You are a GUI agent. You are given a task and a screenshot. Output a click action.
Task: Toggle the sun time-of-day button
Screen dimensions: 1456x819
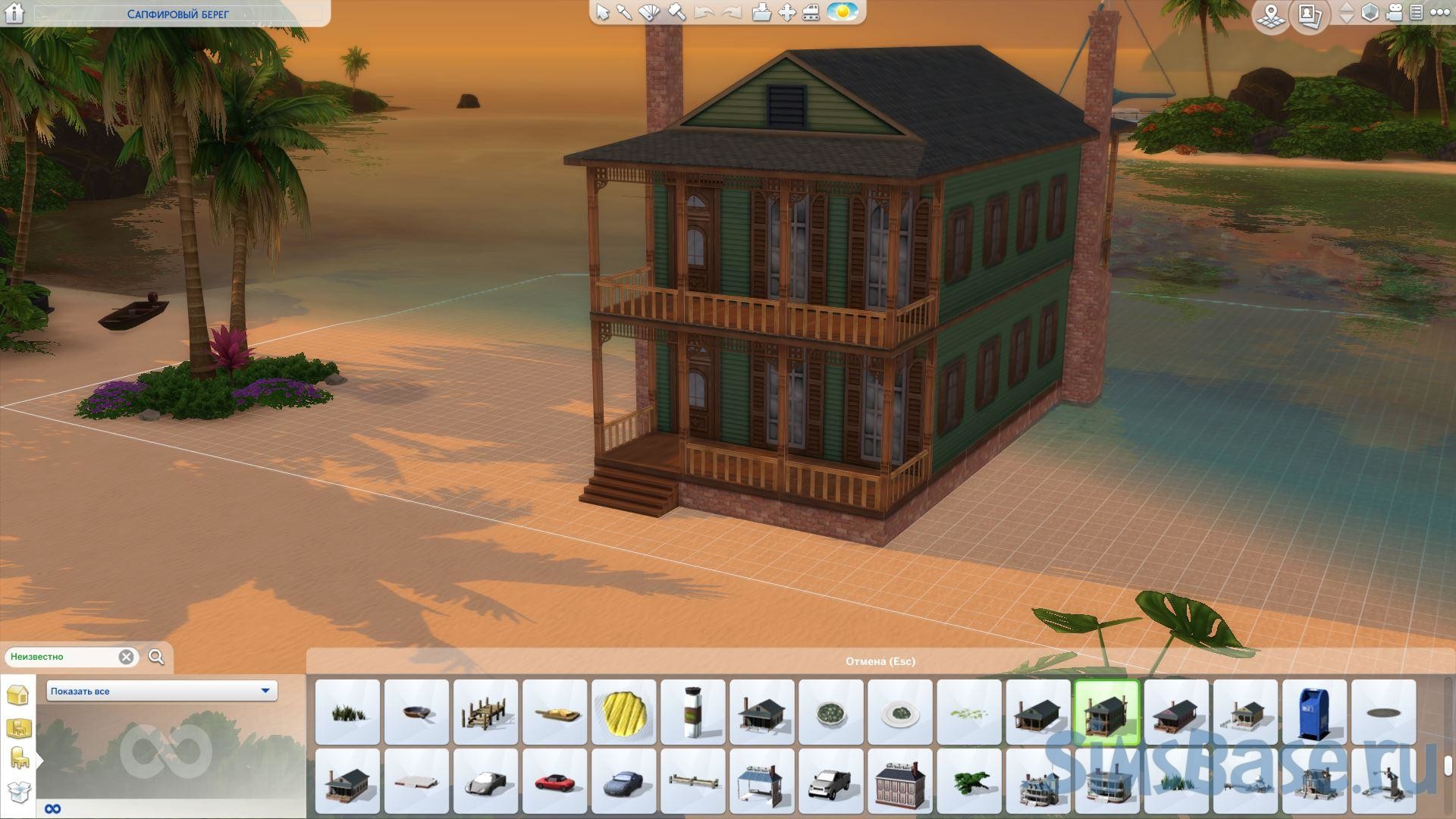[x=842, y=12]
